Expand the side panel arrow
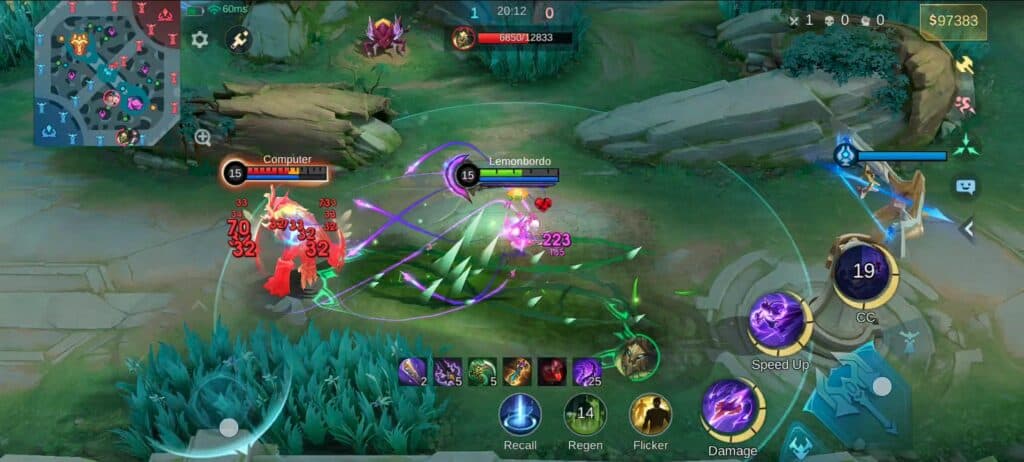Screen dimensions: 1024x462 point(967,229)
